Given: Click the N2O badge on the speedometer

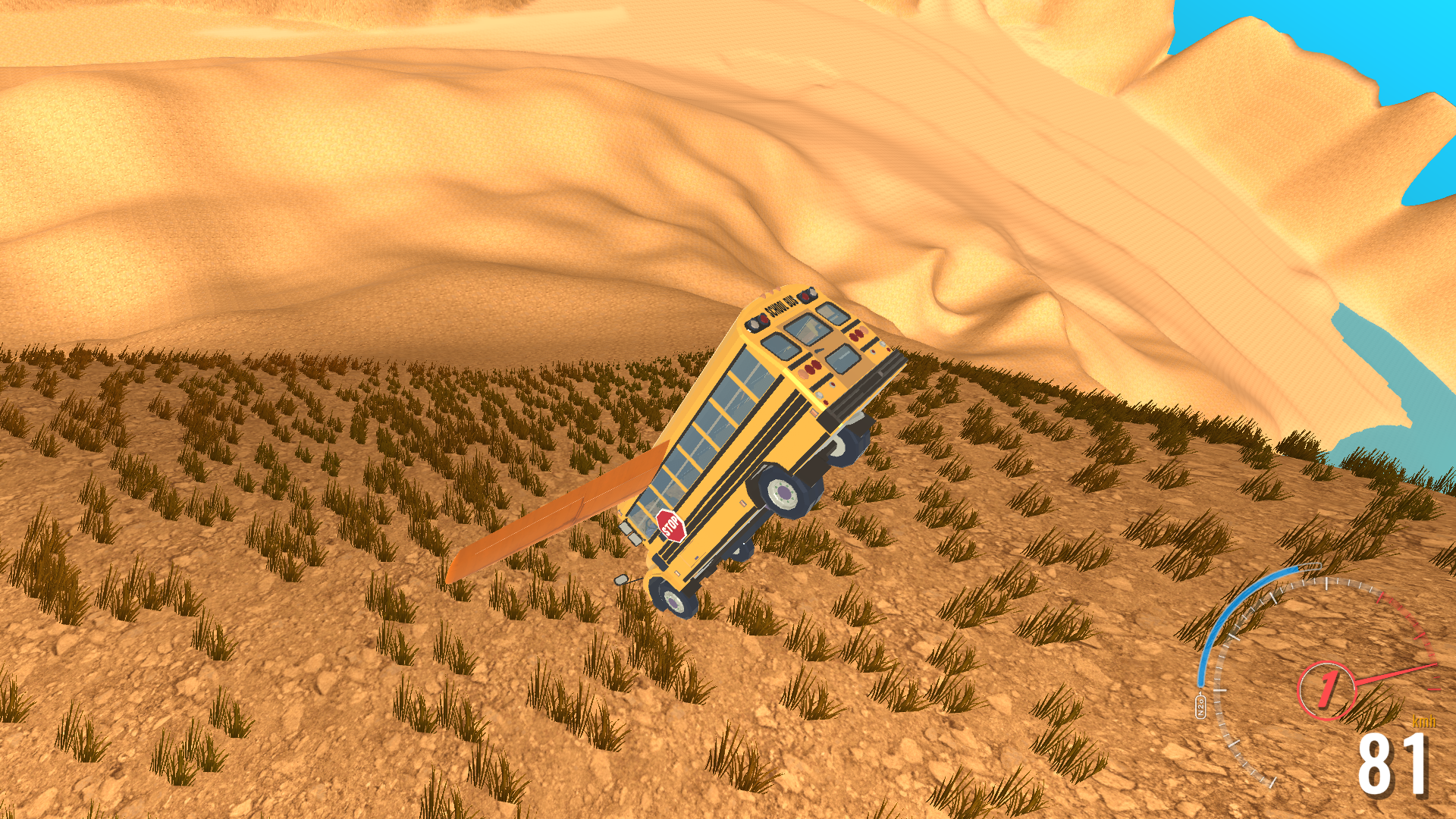Looking at the screenshot, I should click(1200, 705).
